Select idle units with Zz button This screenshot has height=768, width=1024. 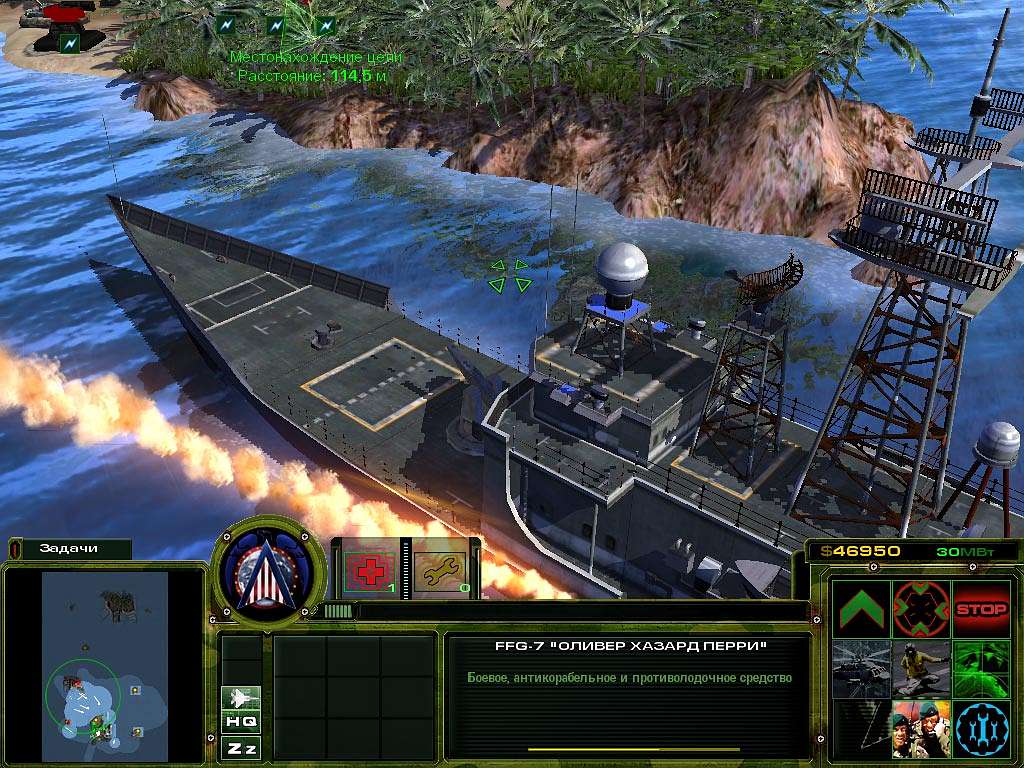pos(242,747)
